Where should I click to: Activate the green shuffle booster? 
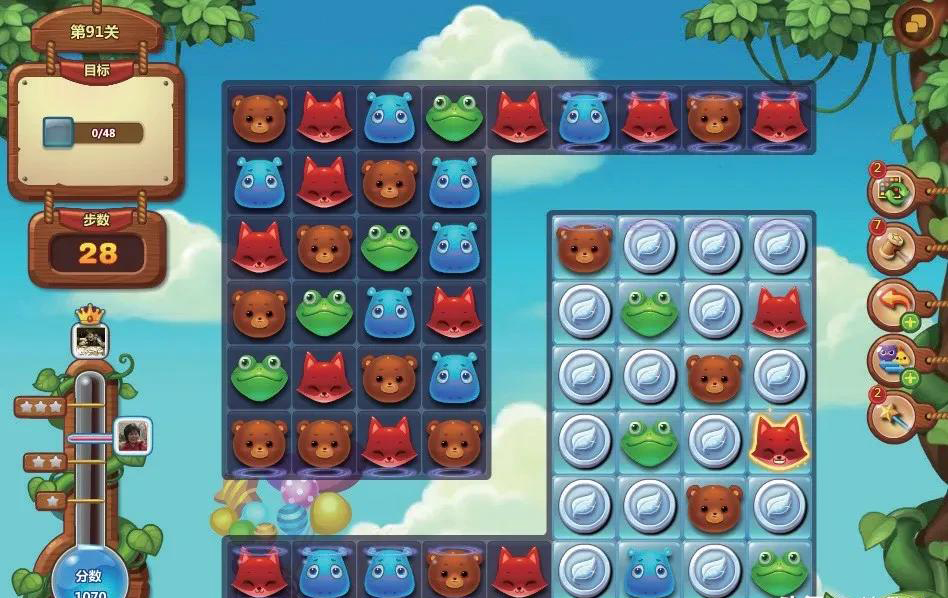coord(890,190)
